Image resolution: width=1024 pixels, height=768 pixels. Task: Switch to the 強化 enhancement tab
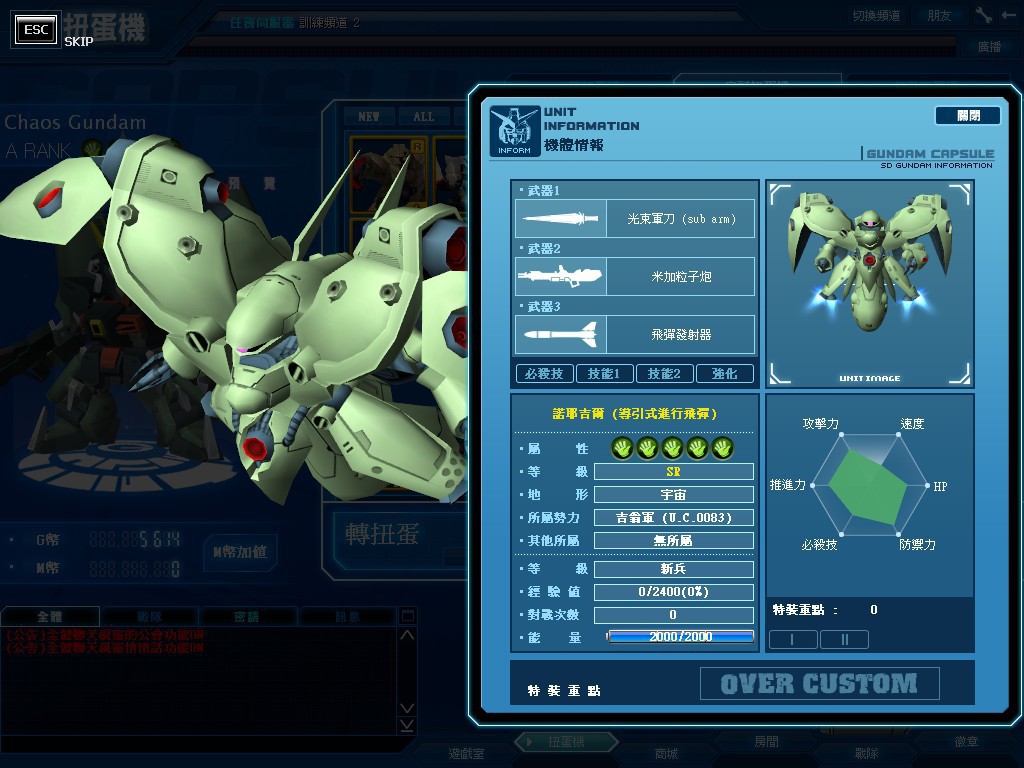(725, 374)
